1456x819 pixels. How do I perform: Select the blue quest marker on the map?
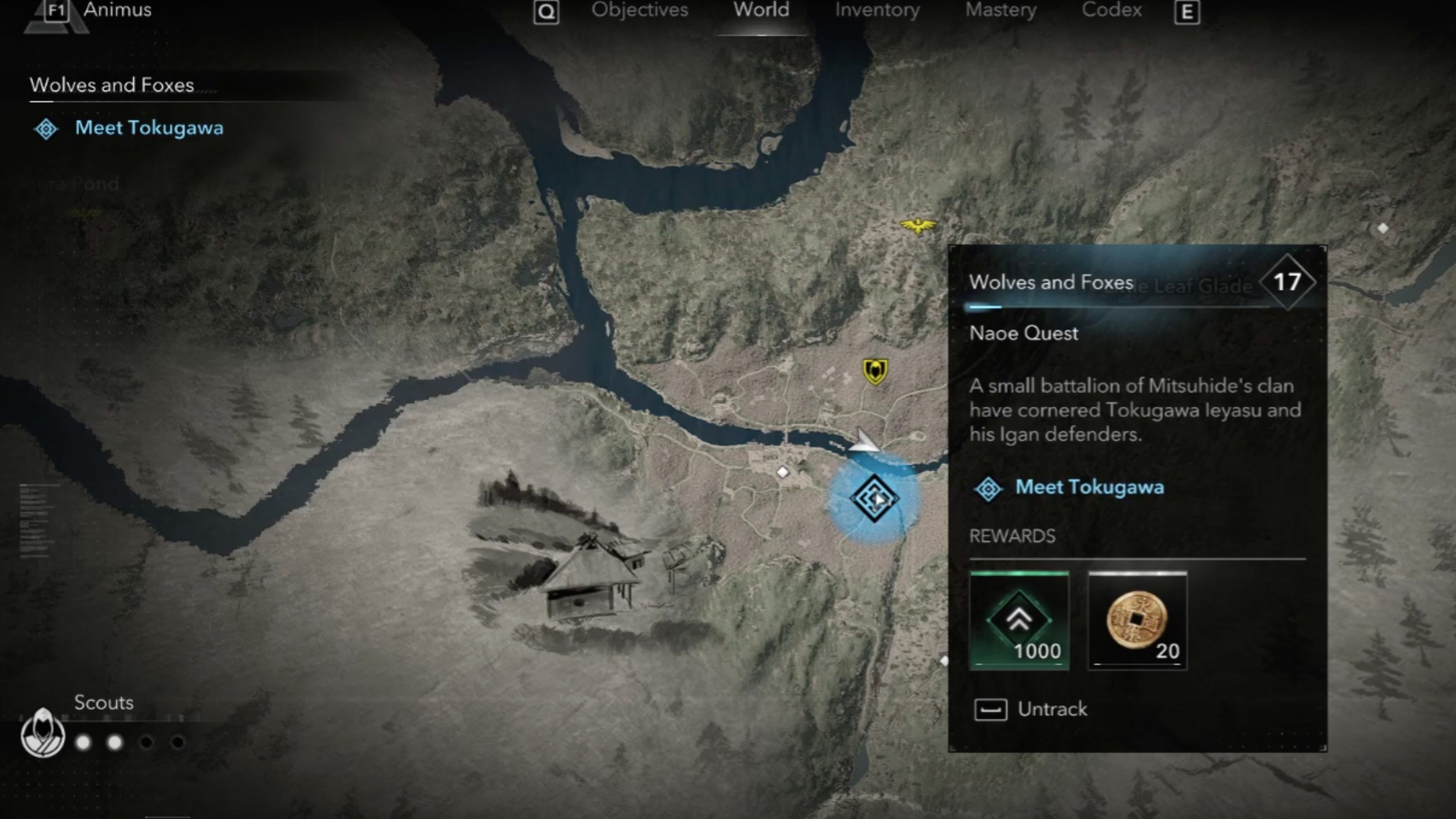pos(874,498)
